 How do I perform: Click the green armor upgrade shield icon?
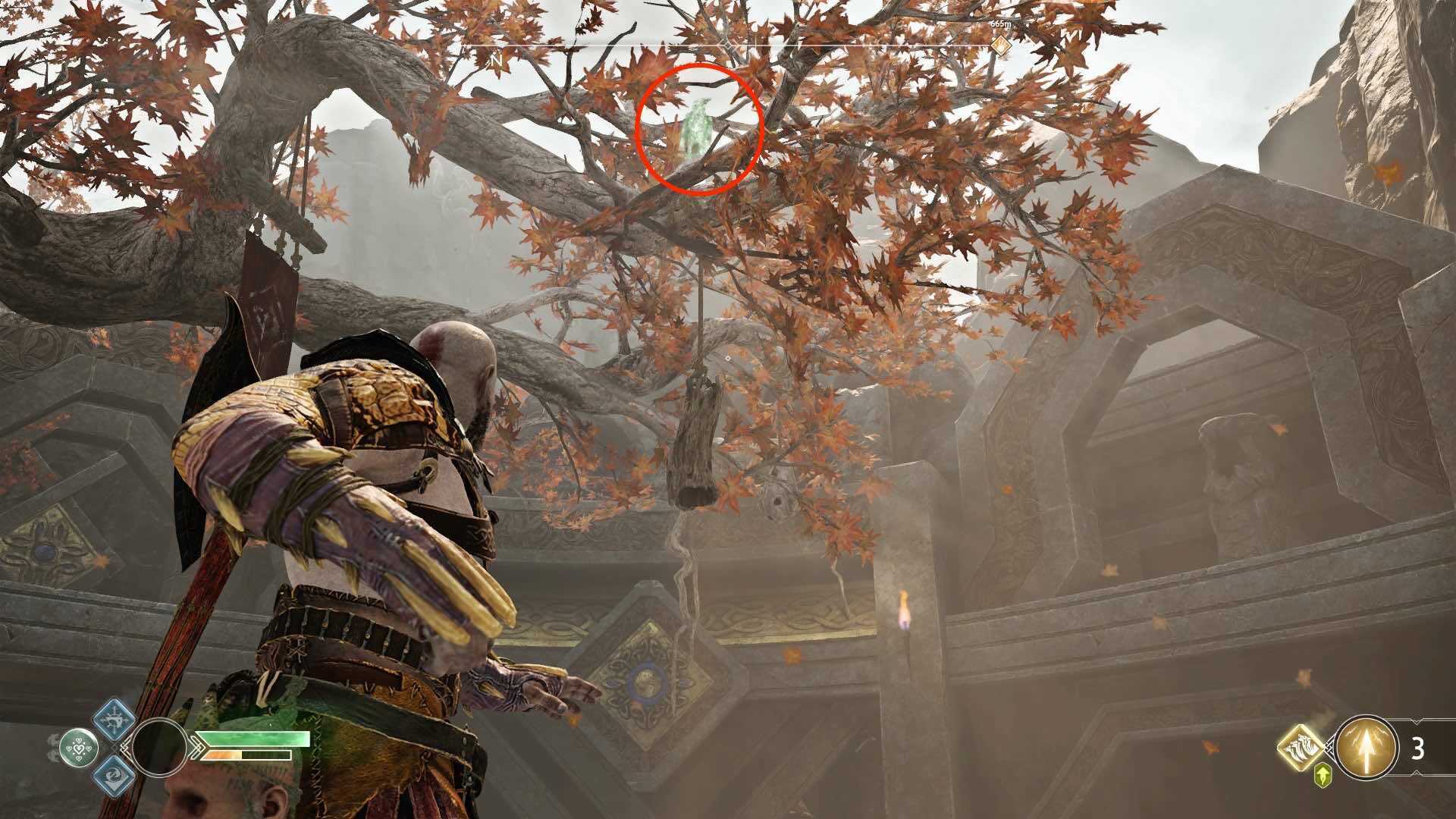point(1323,777)
